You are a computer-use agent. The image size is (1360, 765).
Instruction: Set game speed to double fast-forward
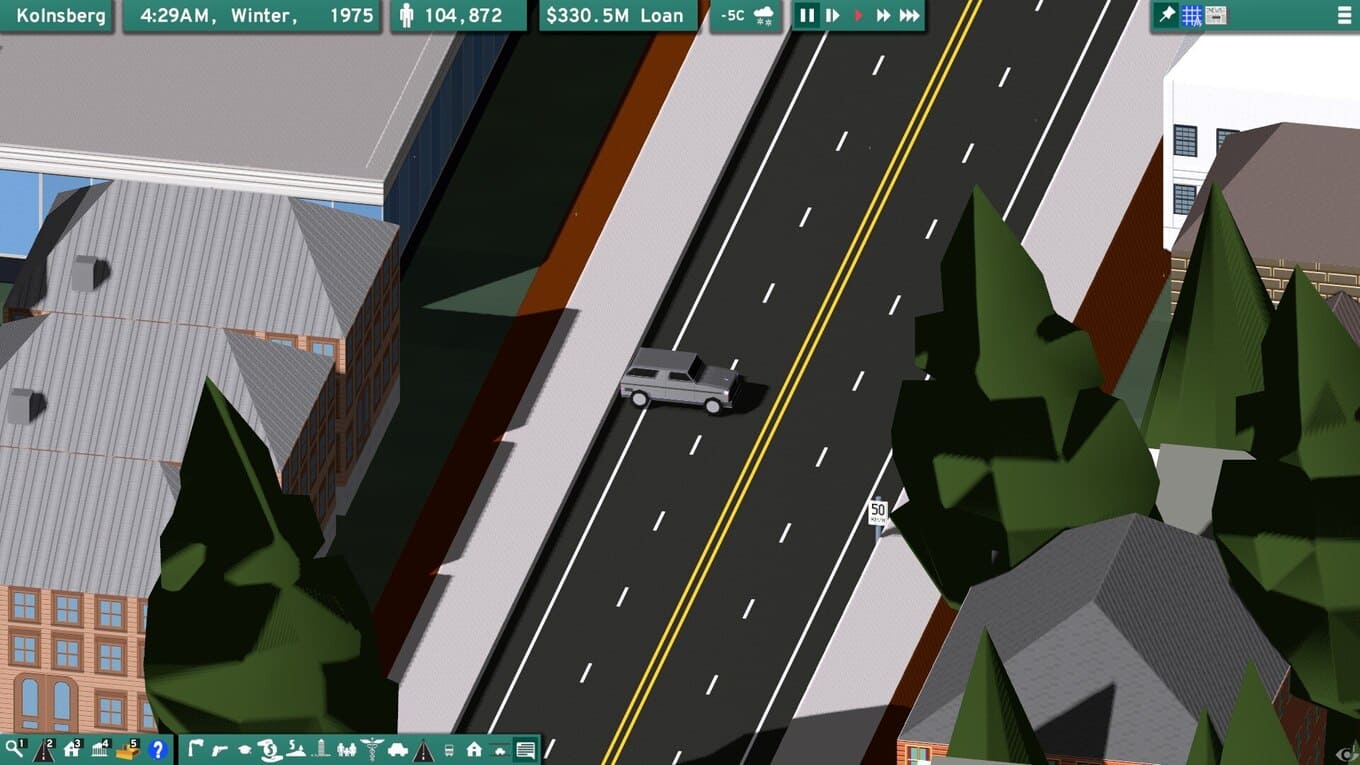(883, 16)
